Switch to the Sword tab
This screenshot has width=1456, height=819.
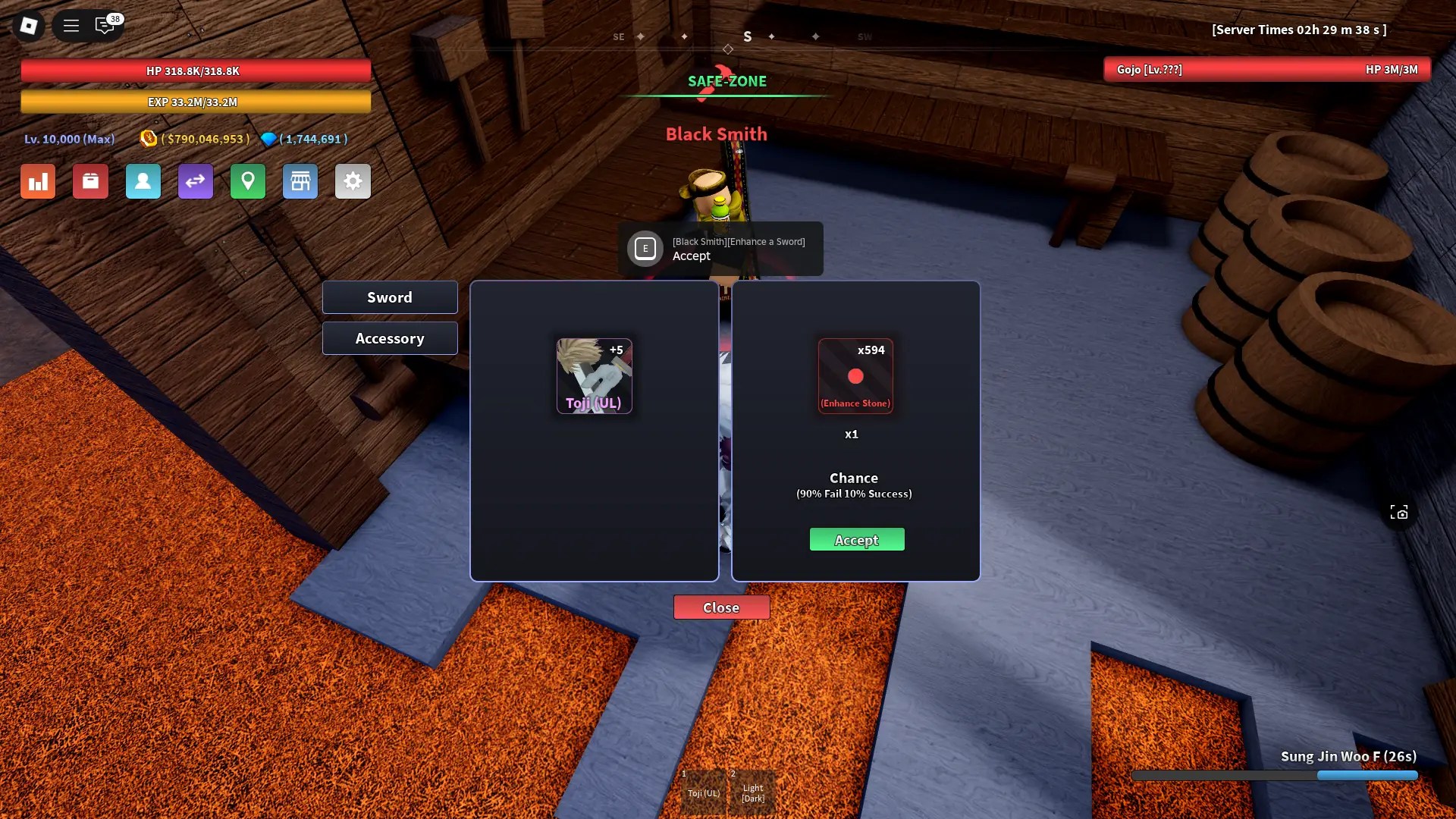389,297
